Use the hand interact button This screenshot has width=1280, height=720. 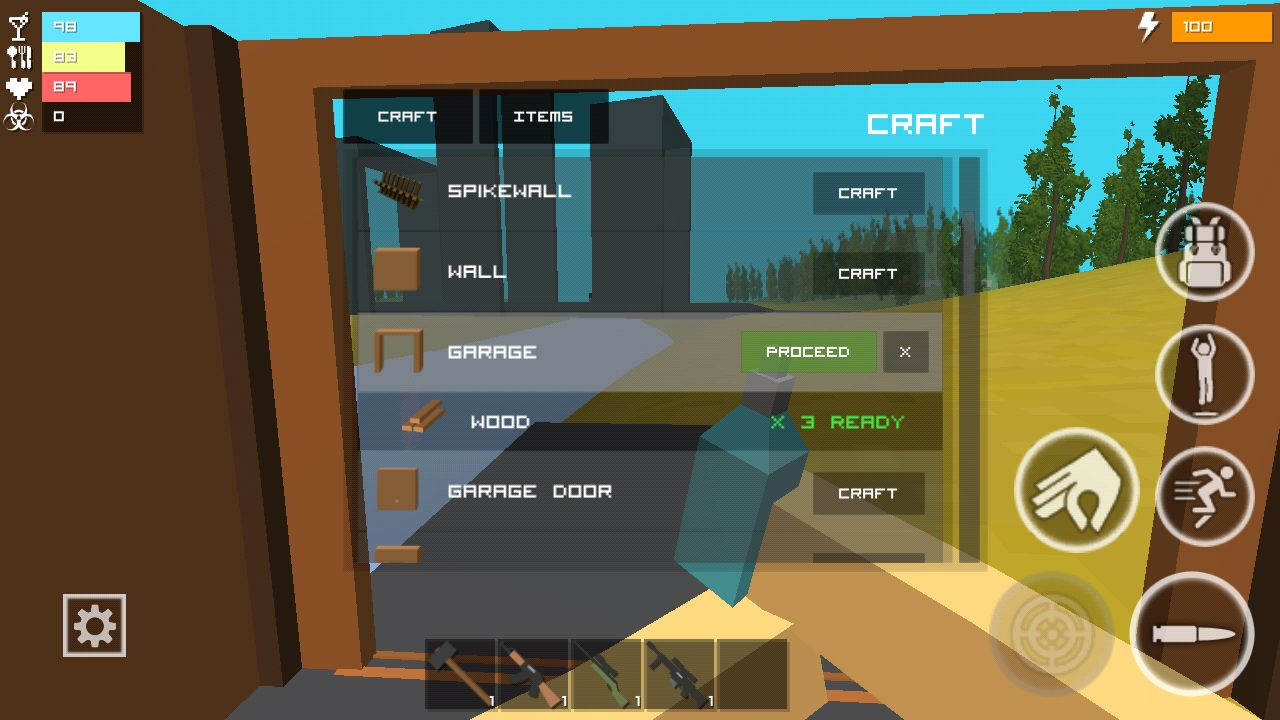pyautogui.click(x=1076, y=489)
